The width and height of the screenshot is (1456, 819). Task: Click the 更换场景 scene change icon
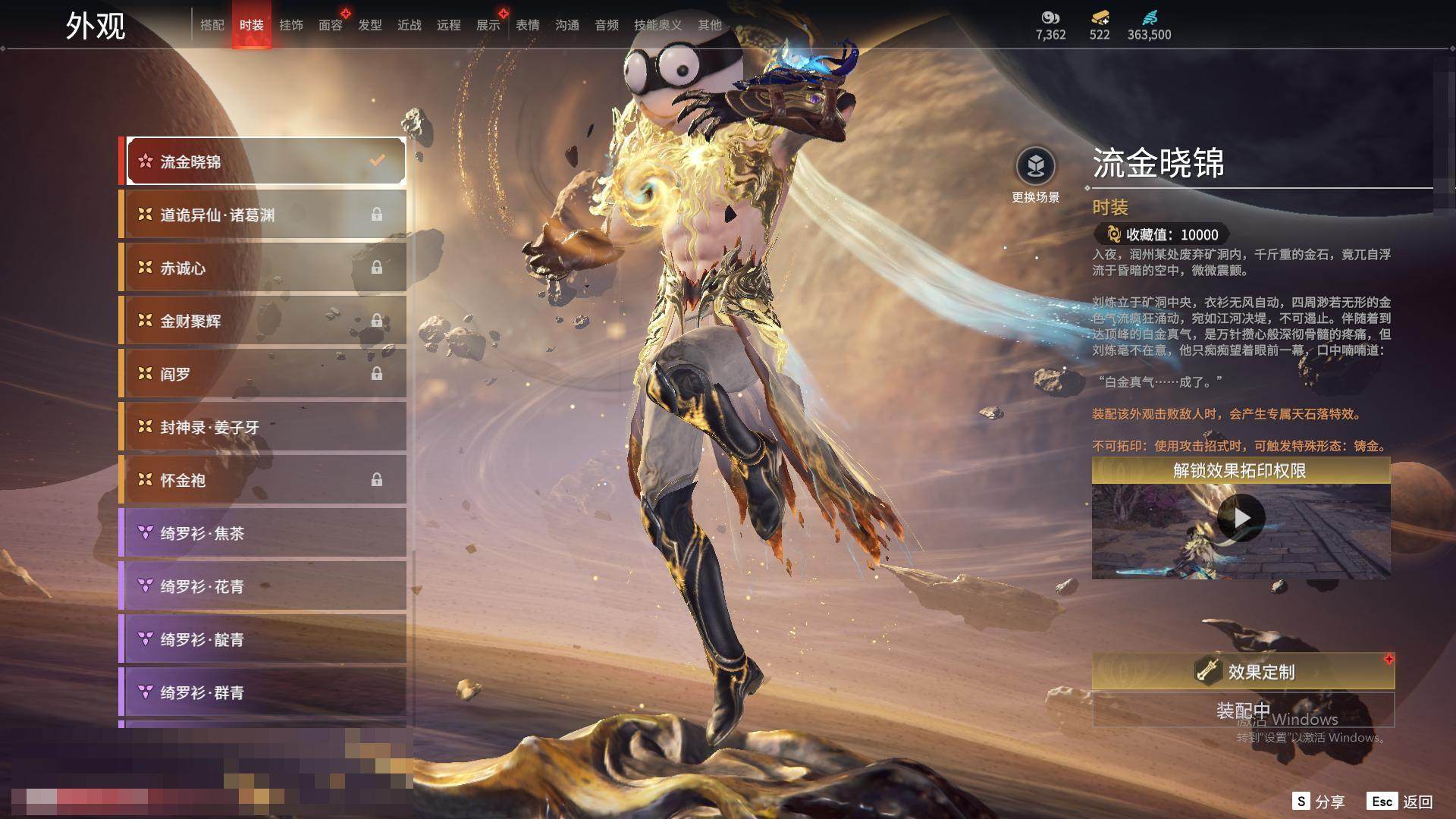(x=1035, y=166)
